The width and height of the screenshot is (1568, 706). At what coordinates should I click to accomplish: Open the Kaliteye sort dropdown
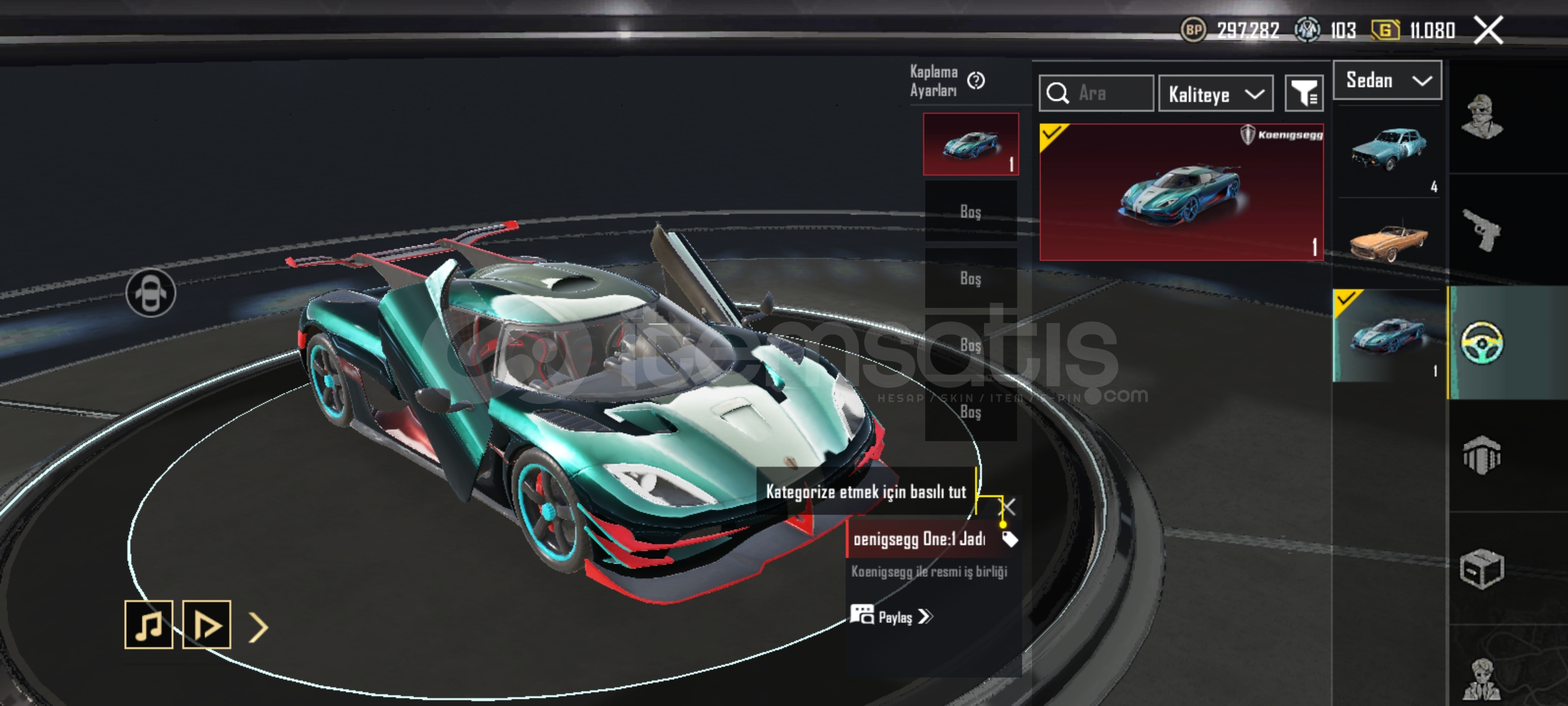coord(1215,94)
